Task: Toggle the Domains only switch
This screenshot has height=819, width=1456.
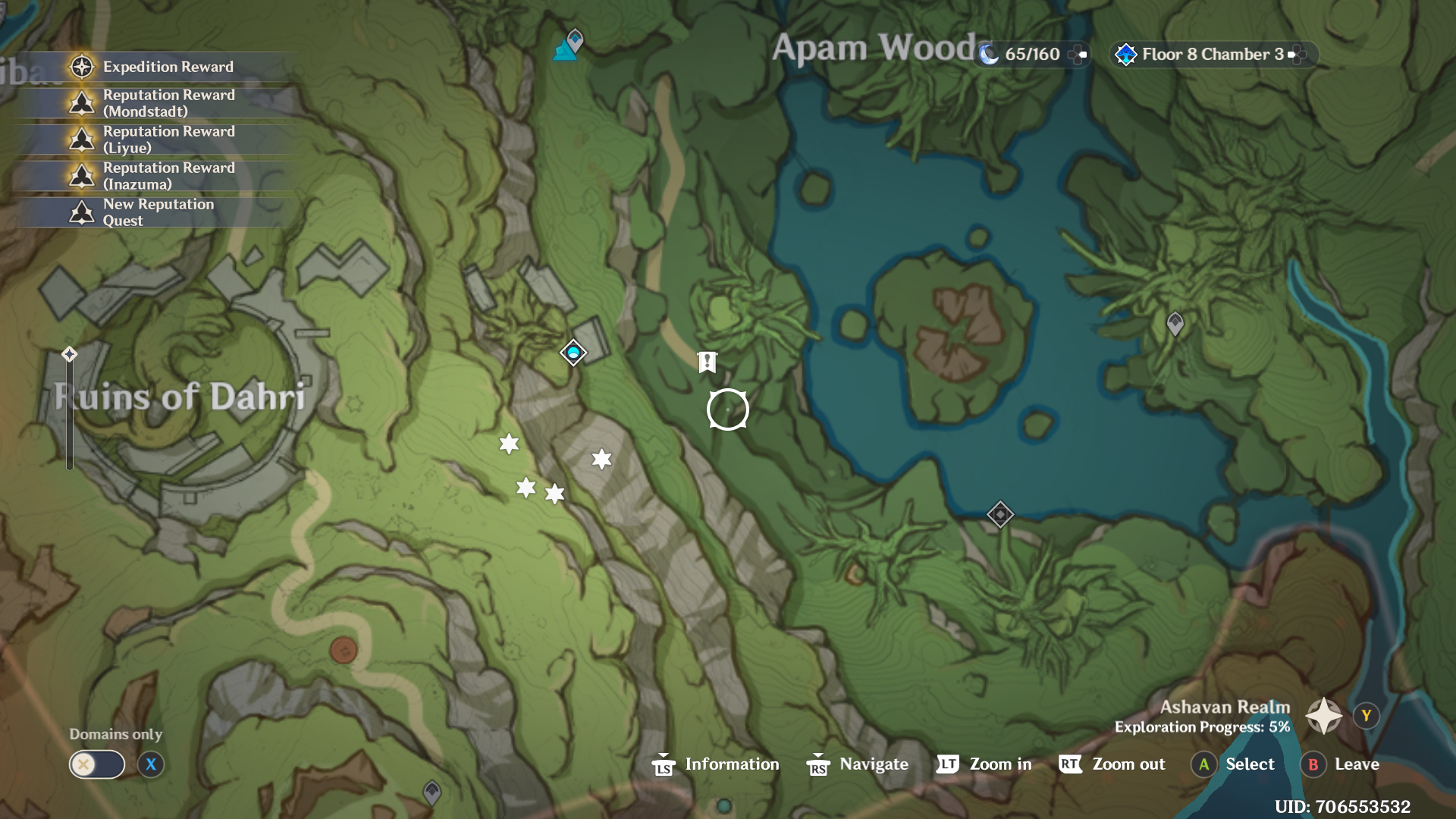Action: pyautogui.click(x=96, y=764)
